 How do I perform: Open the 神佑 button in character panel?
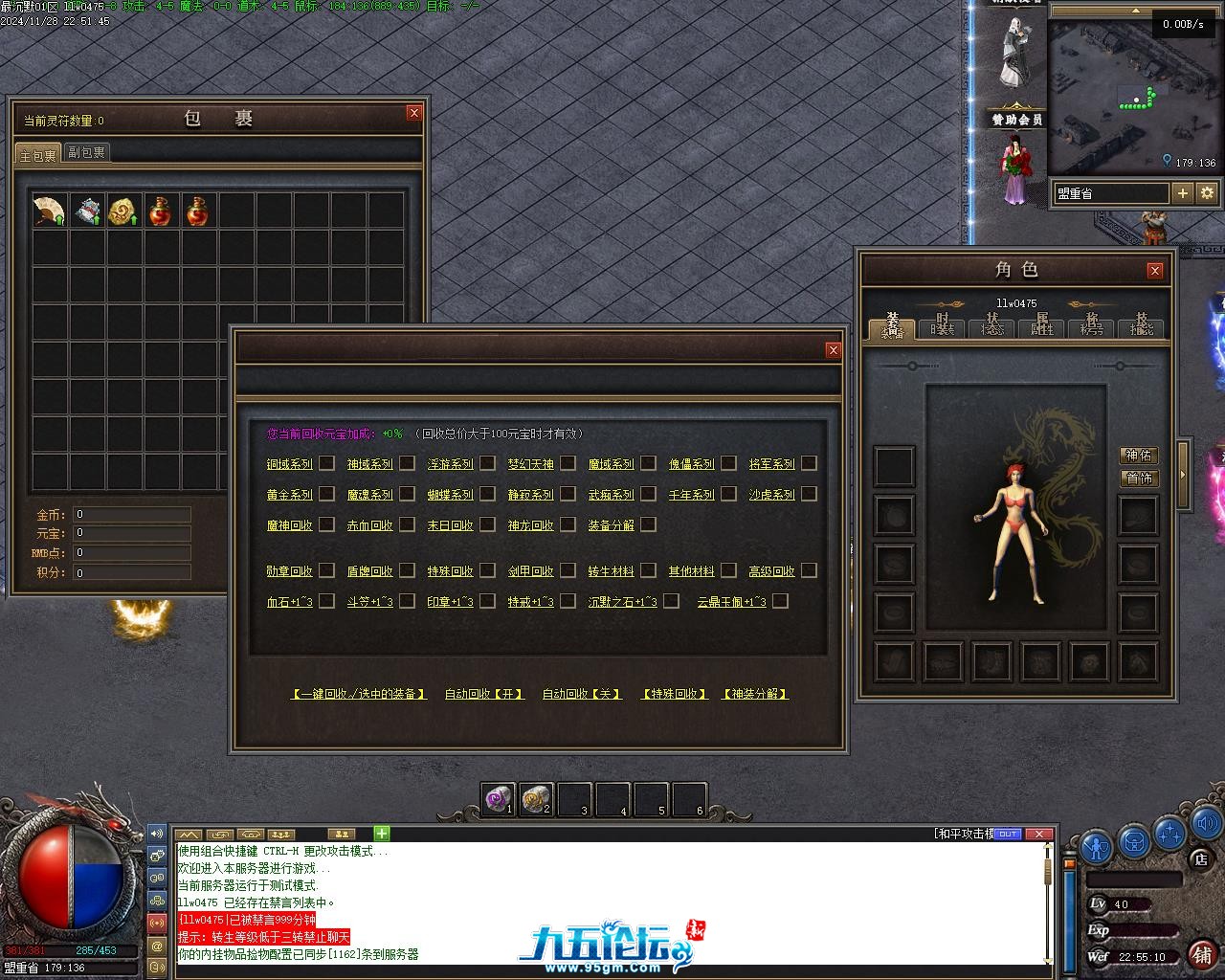coord(1139,456)
